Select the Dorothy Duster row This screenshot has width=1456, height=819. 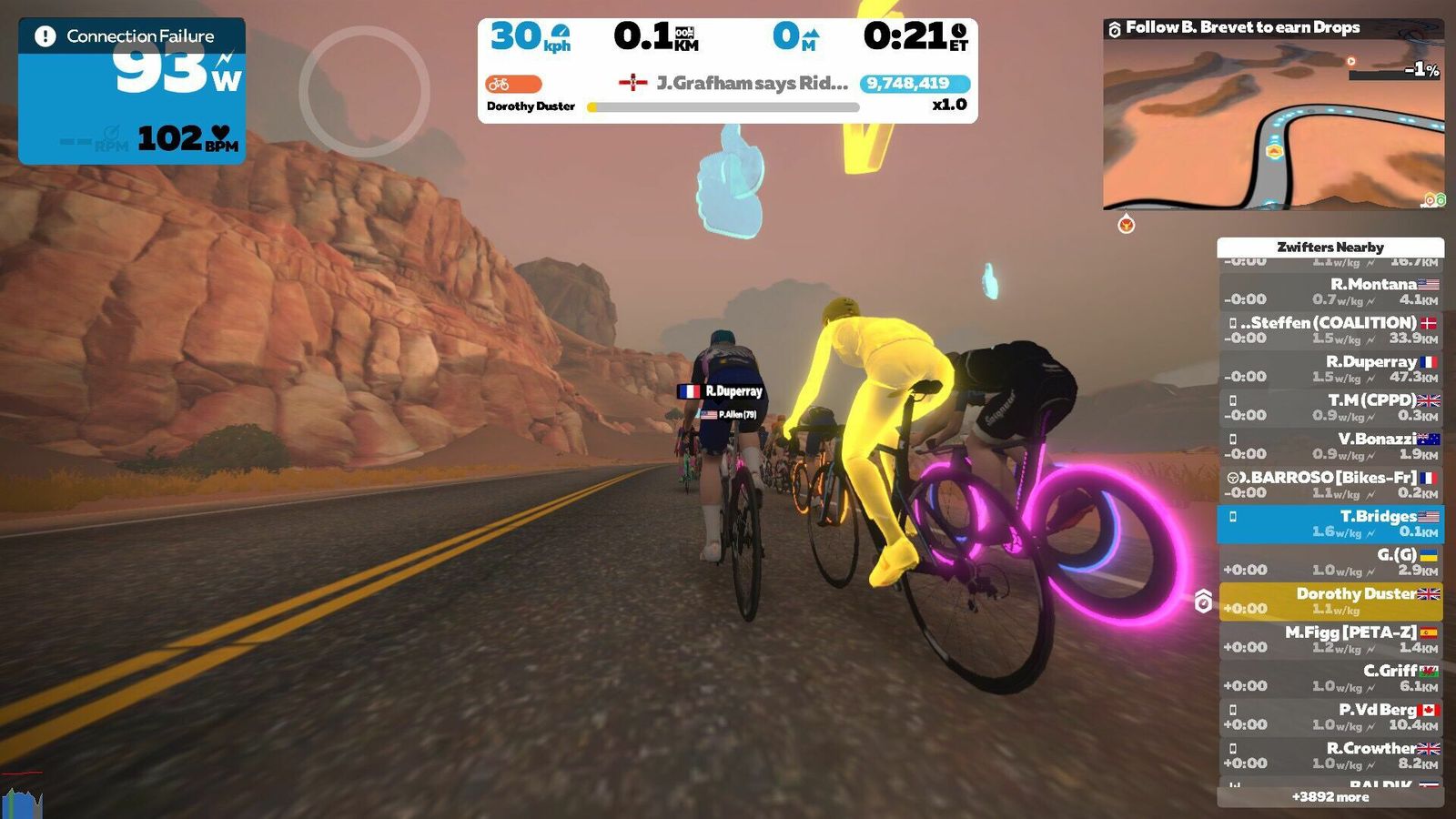pos(1330,601)
